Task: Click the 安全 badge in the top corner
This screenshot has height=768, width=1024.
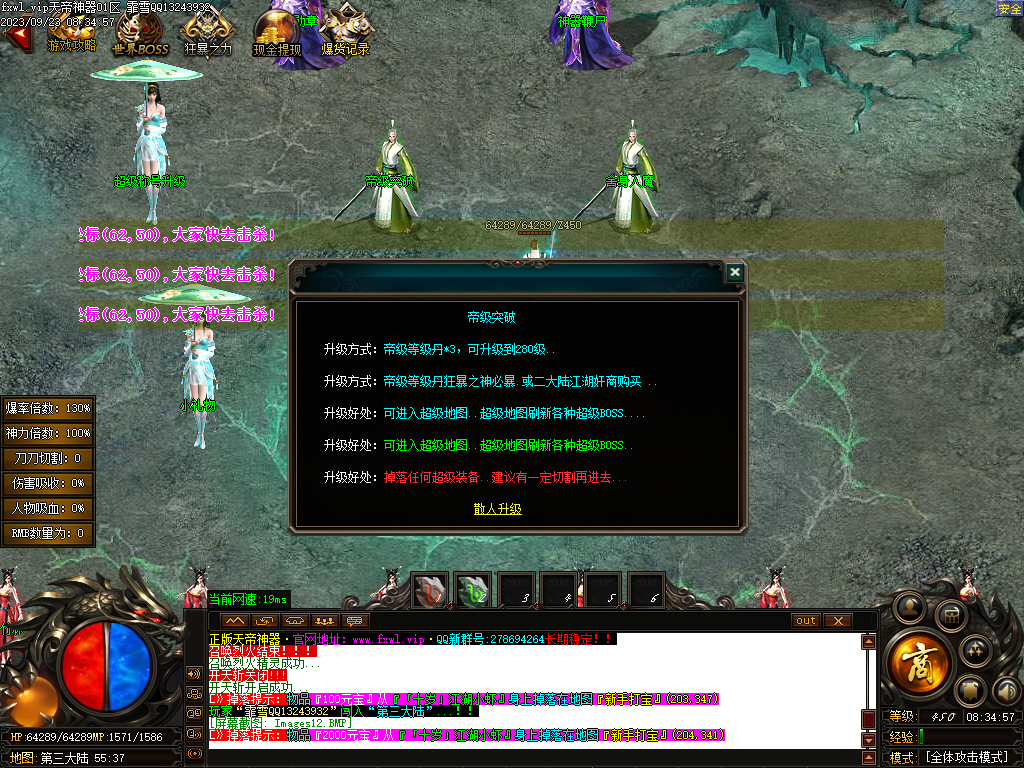Action: pos(1009,8)
